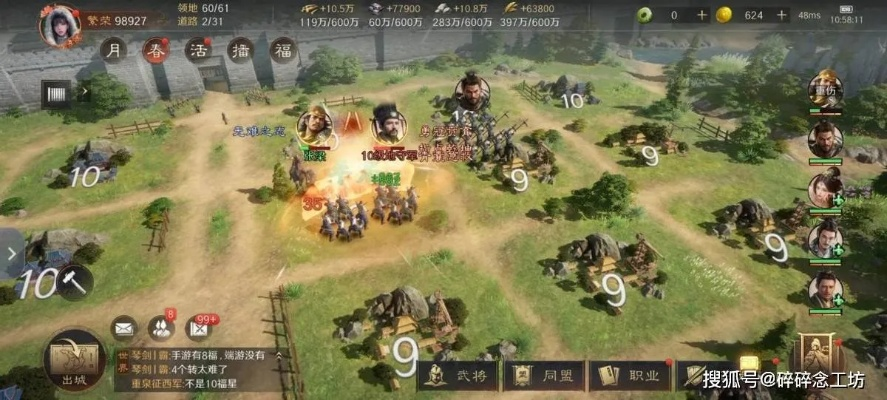Select the 重伤 wounded general portrait
This screenshot has width=887, height=400.
coord(826,89)
